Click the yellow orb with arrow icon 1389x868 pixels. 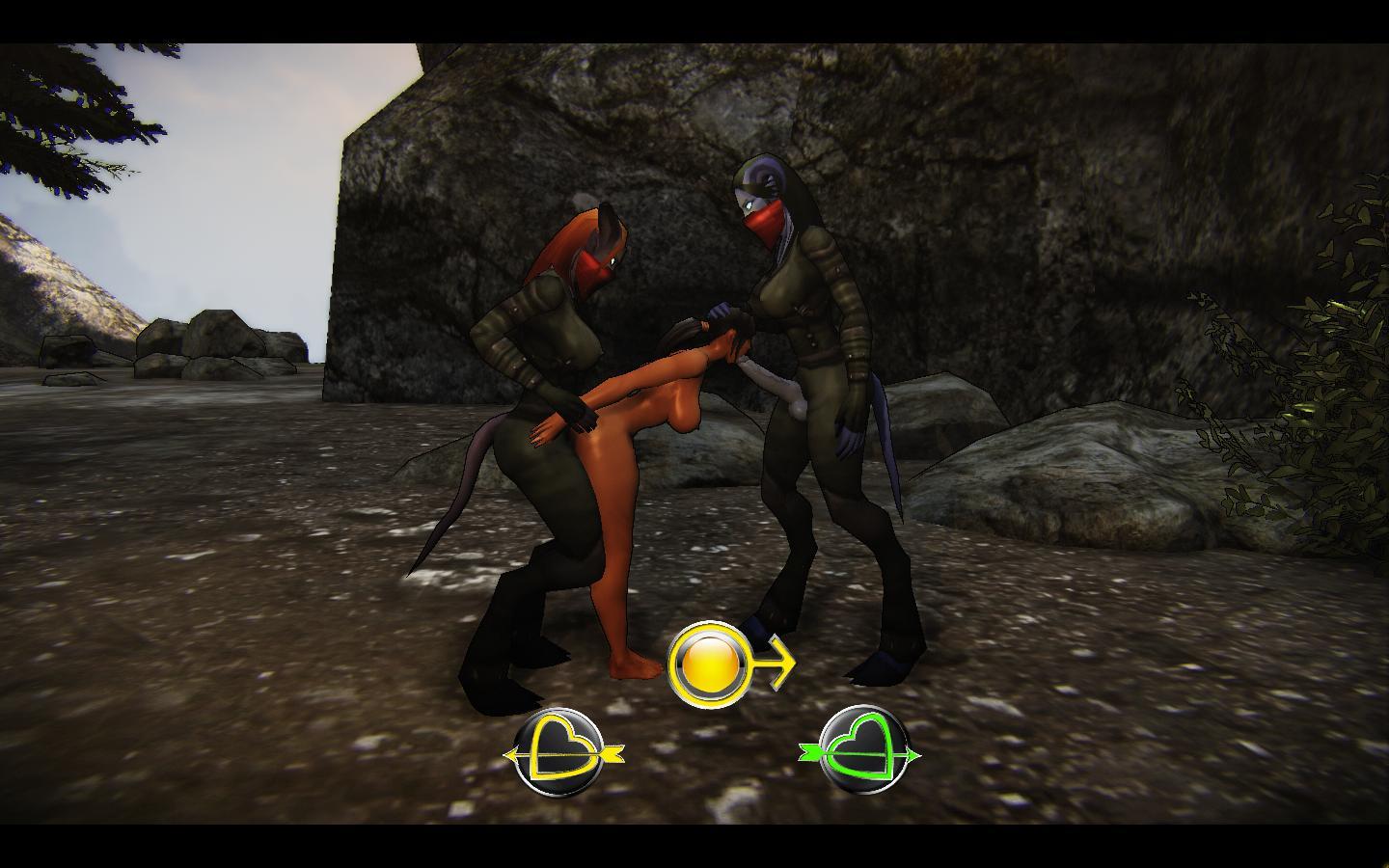pos(712,663)
